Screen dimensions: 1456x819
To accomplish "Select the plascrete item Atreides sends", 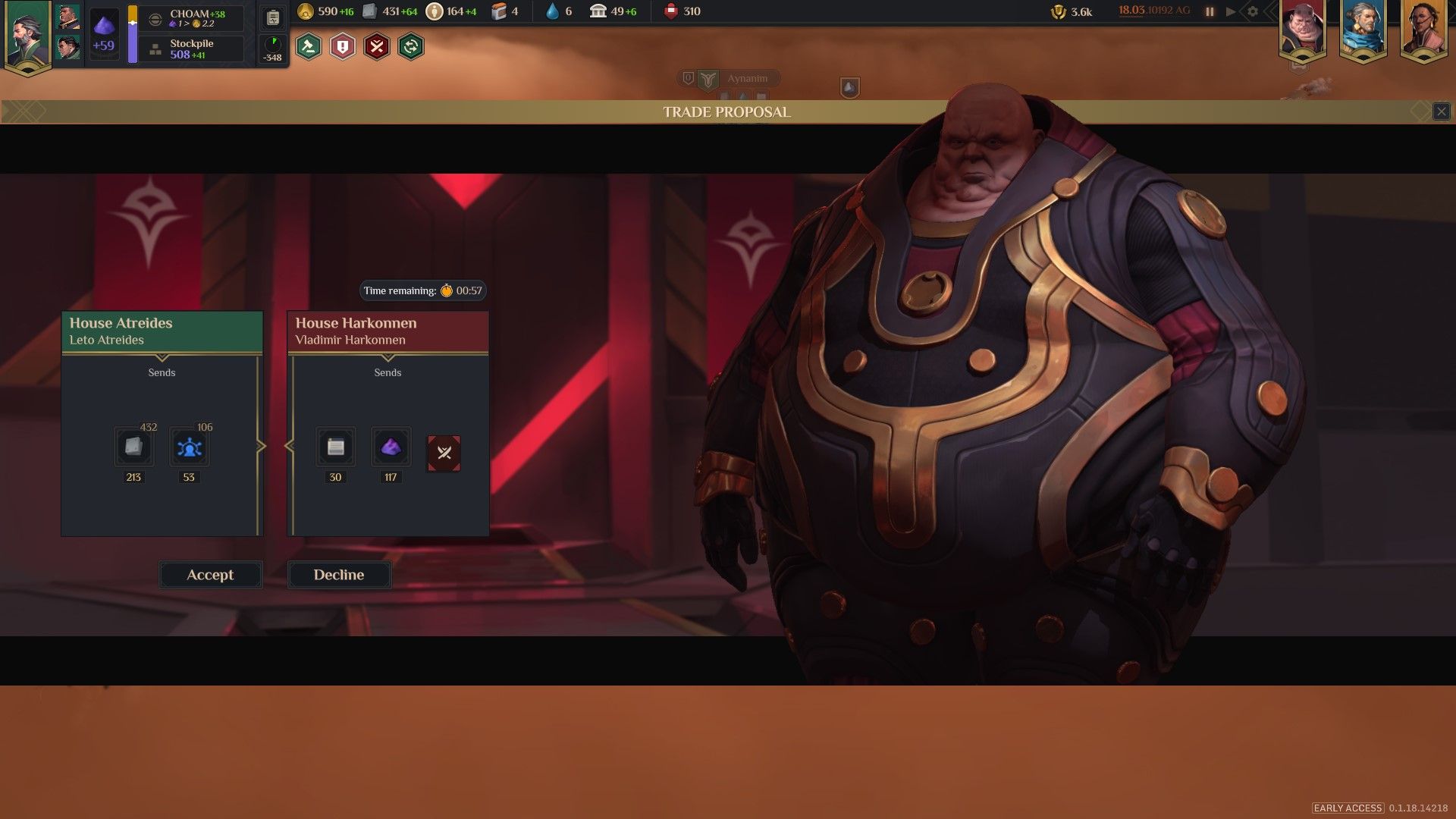I will [x=133, y=447].
